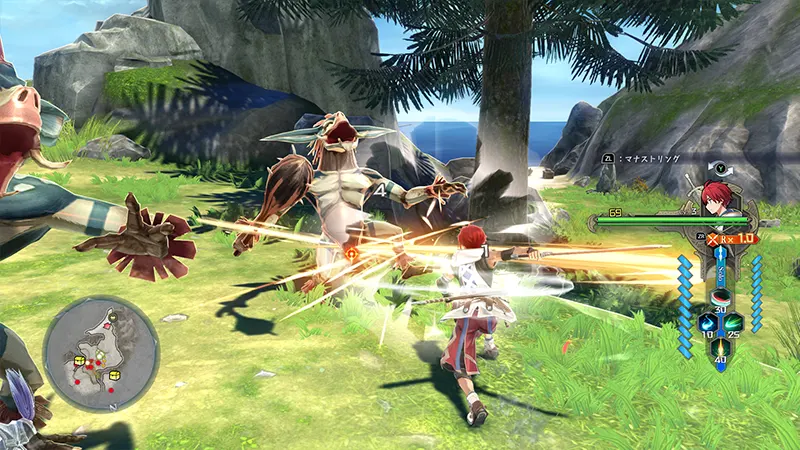
Task: Activate the red swirl skill costing 30
Action: [x=719, y=298]
